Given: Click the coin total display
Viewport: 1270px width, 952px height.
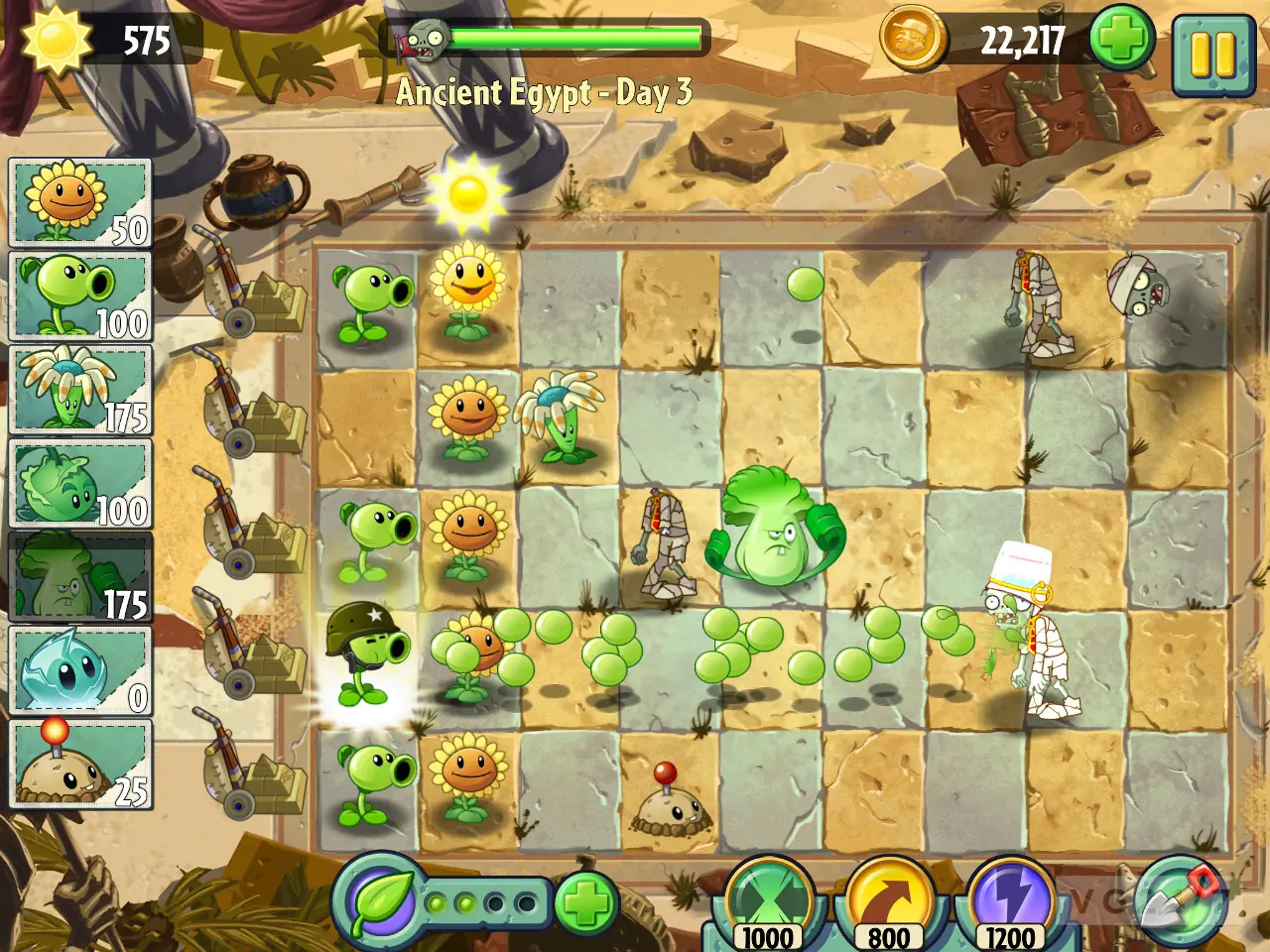Looking at the screenshot, I should (1022, 42).
